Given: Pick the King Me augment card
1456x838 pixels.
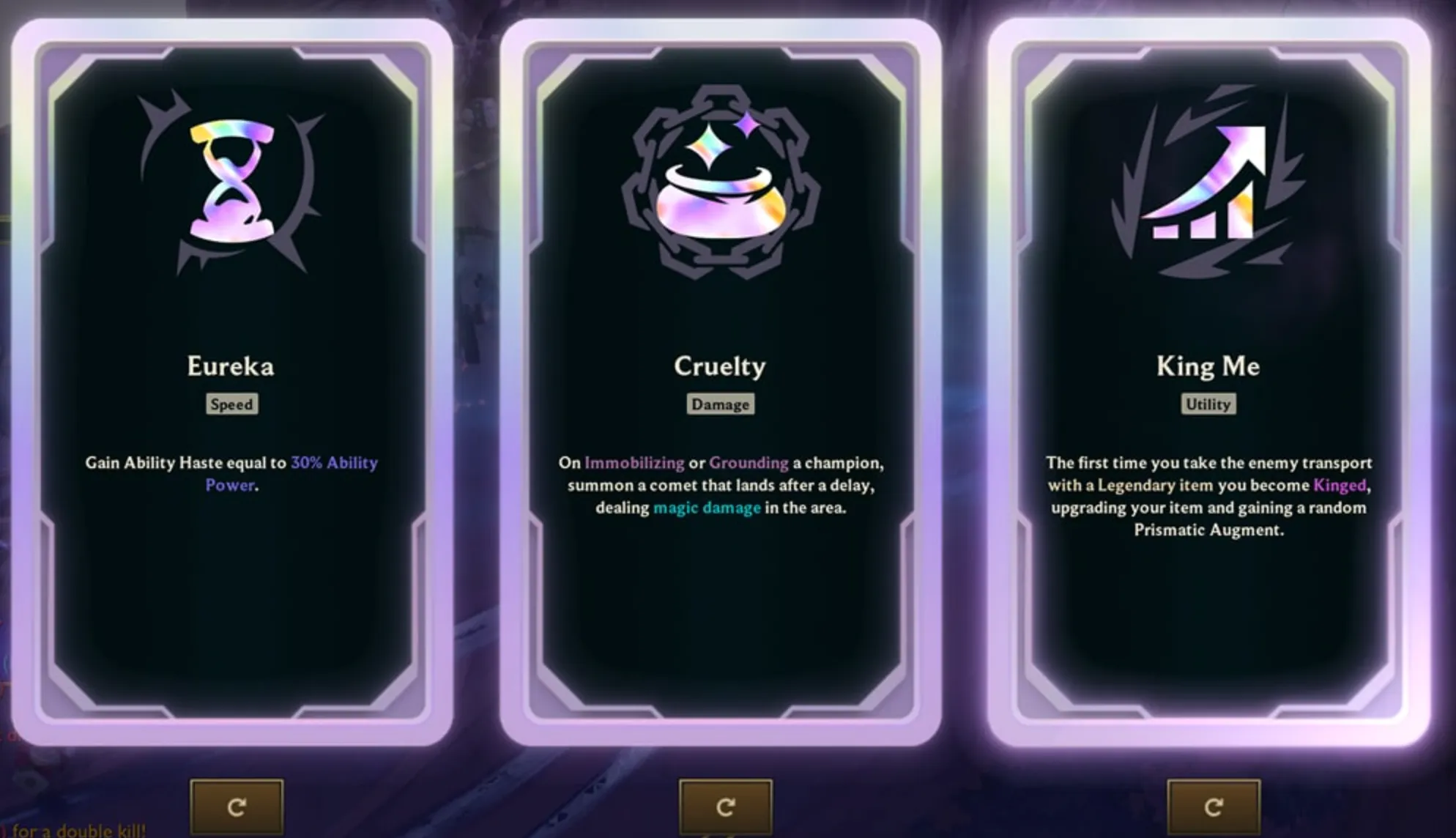Looking at the screenshot, I should (1208, 623).
